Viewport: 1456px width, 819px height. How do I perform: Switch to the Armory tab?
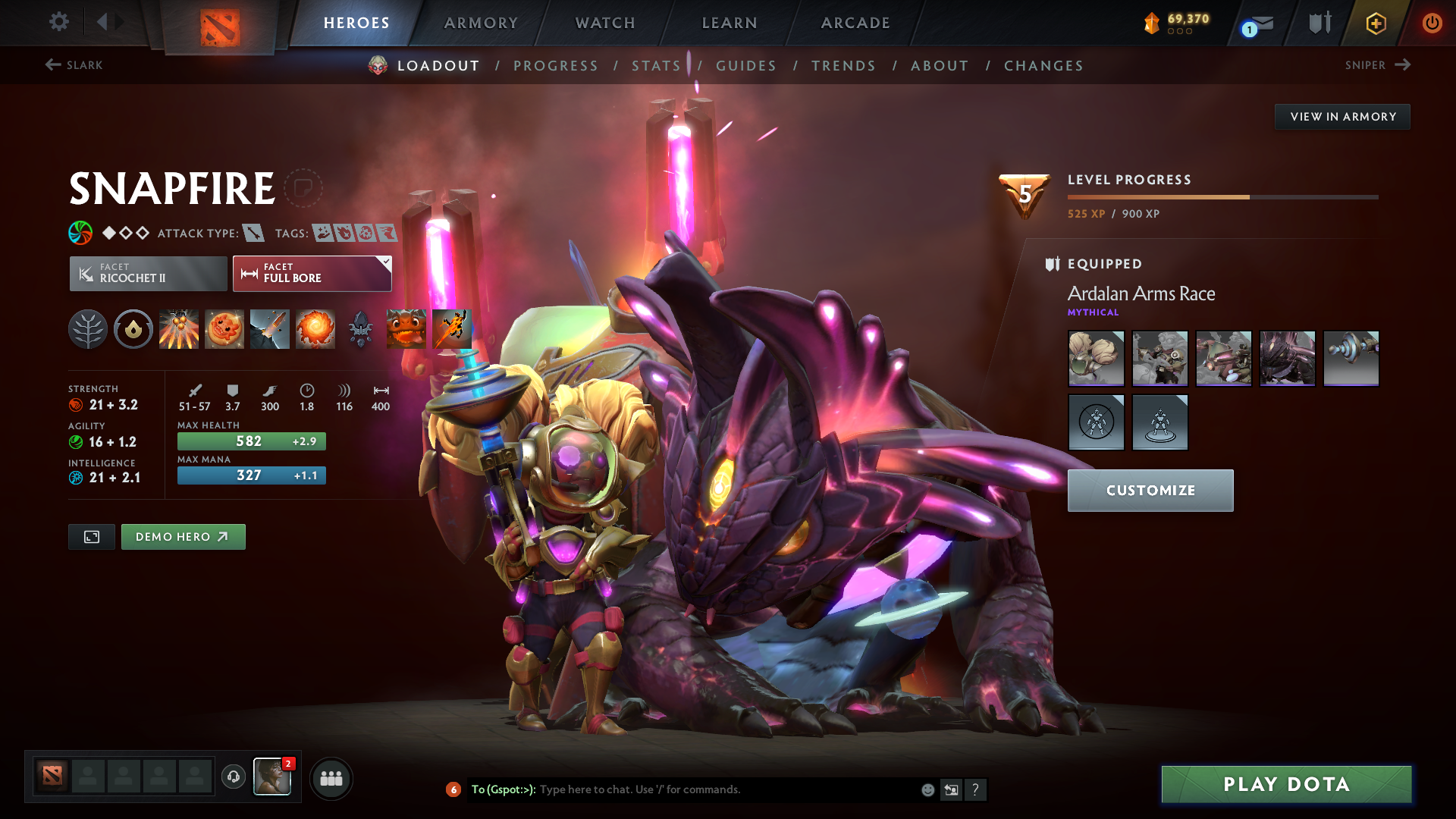tap(481, 23)
